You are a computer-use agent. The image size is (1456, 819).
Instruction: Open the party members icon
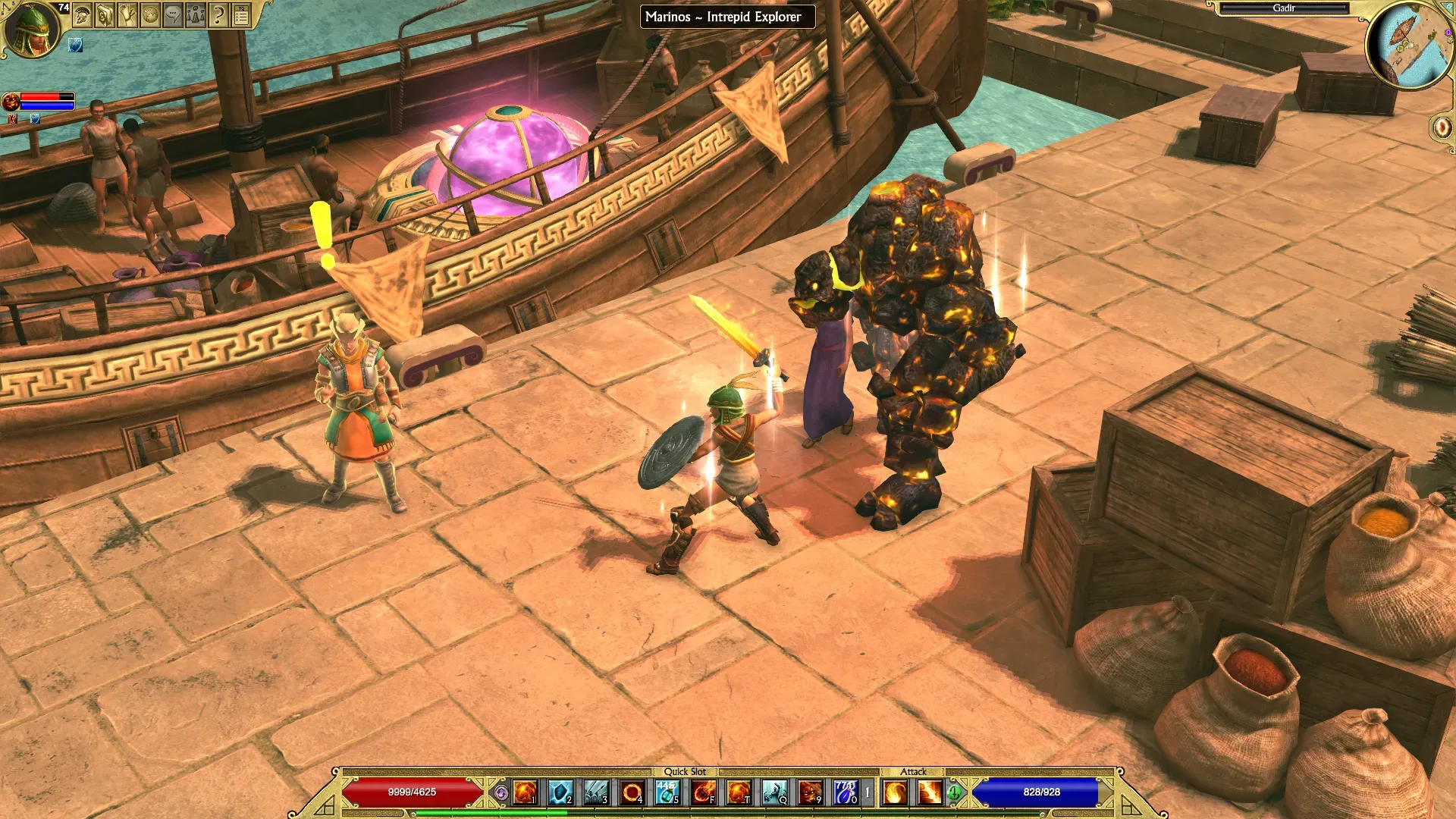click(196, 14)
